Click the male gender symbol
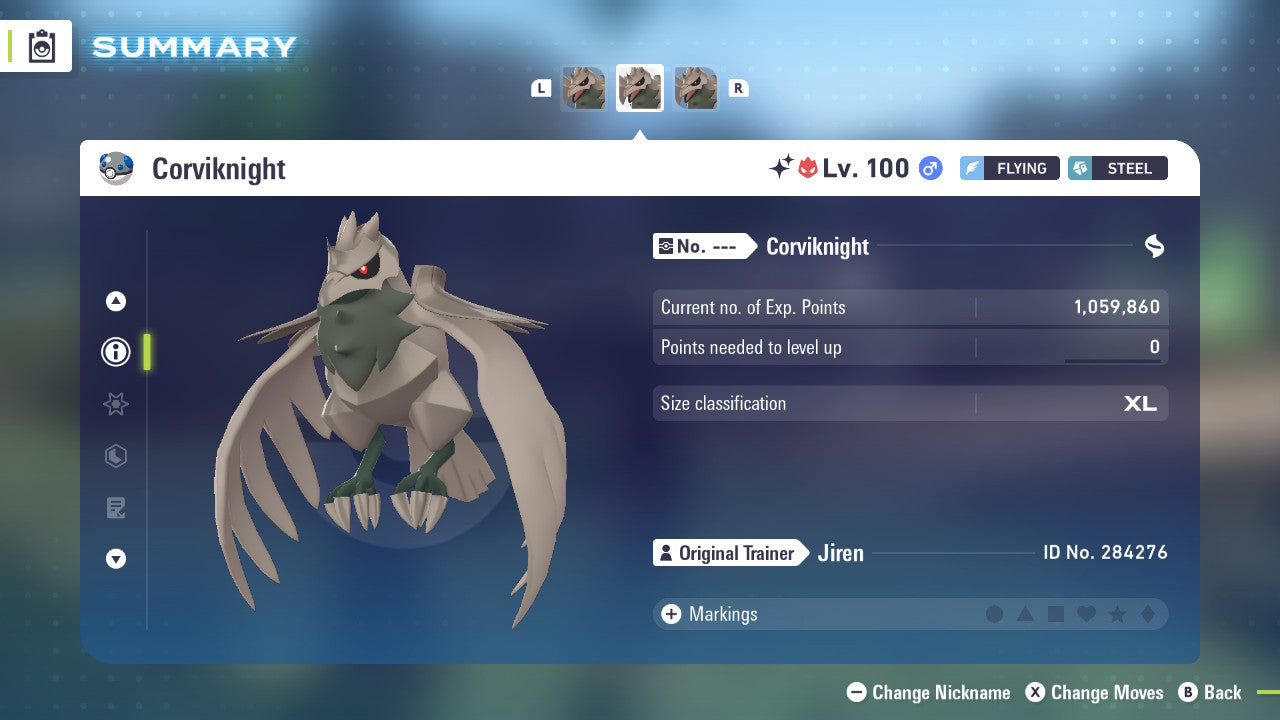 coord(930,168)
